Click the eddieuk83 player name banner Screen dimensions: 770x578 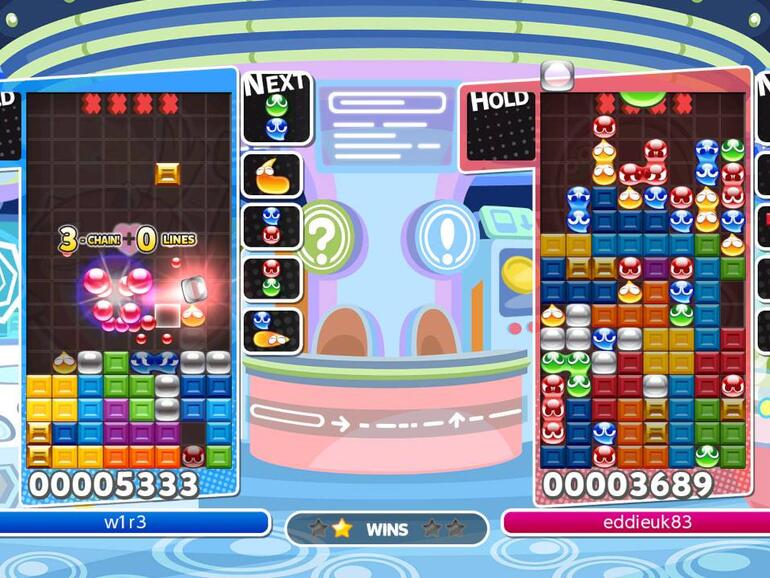[x=632, y=523]
